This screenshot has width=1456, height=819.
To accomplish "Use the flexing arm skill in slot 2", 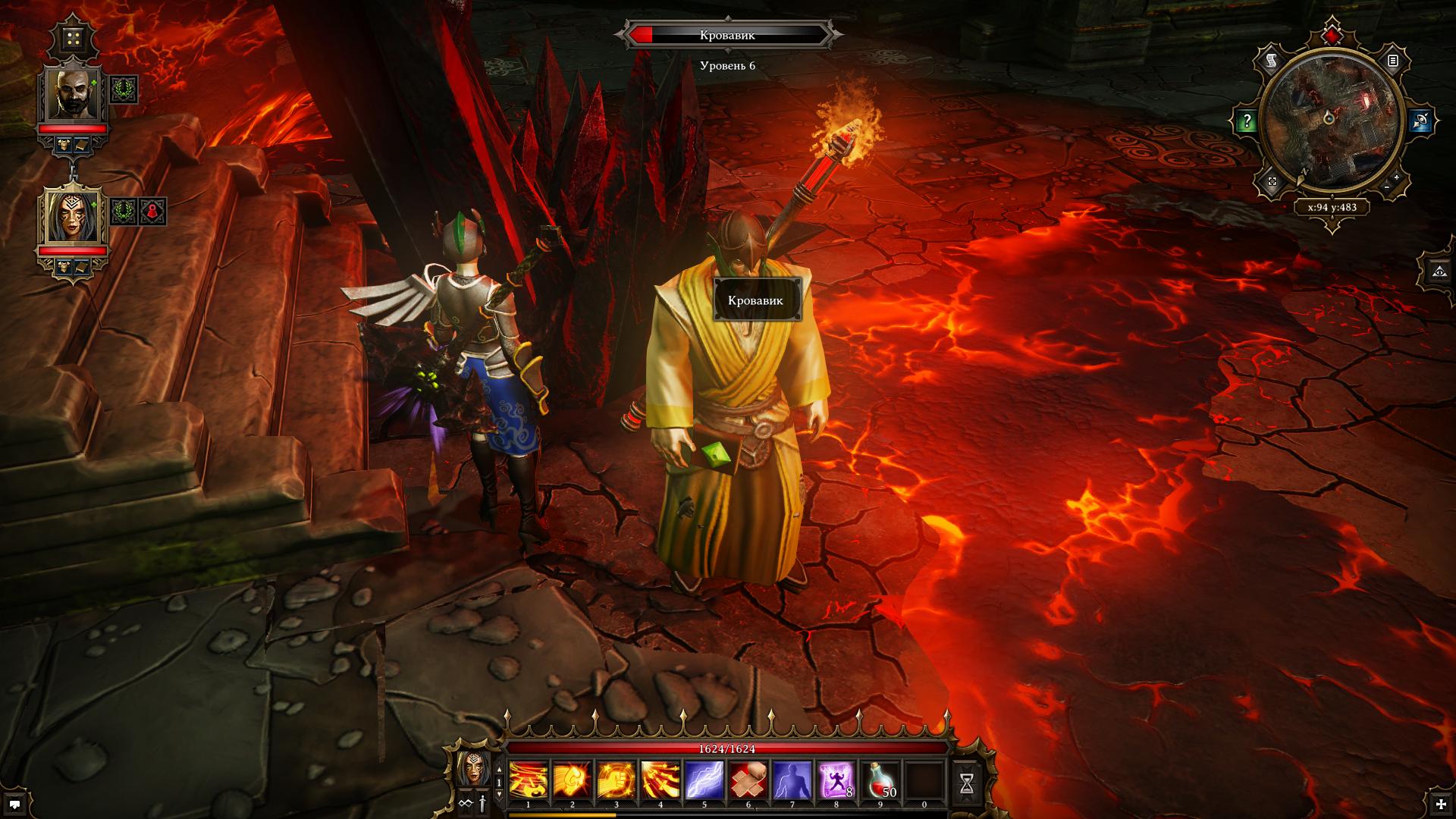I will tap(573, 780).
